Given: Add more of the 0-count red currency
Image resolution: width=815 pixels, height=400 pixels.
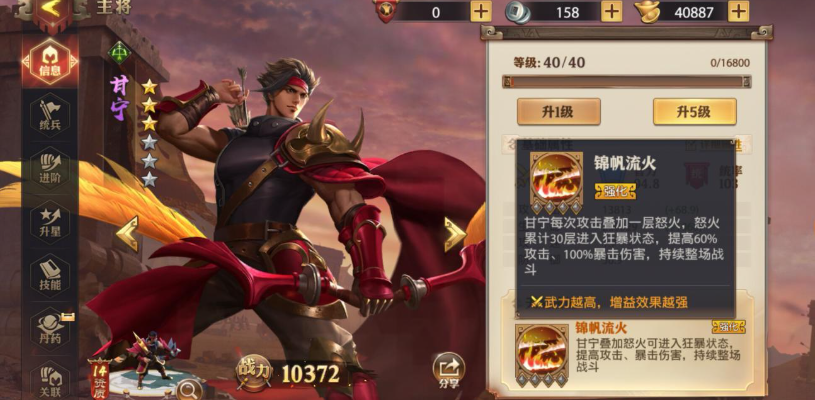Looking at the screenshot, I should pyautogui.click(x=481, y=11).
